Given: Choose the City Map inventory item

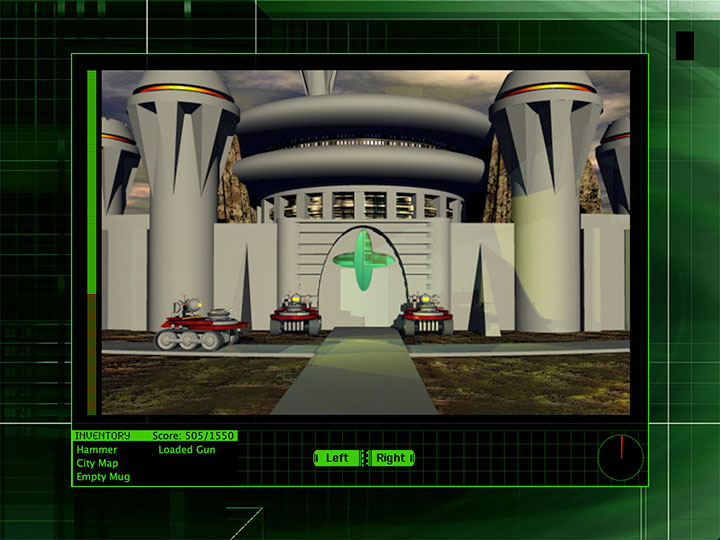Looking at the screenshot, I should 97,463.
